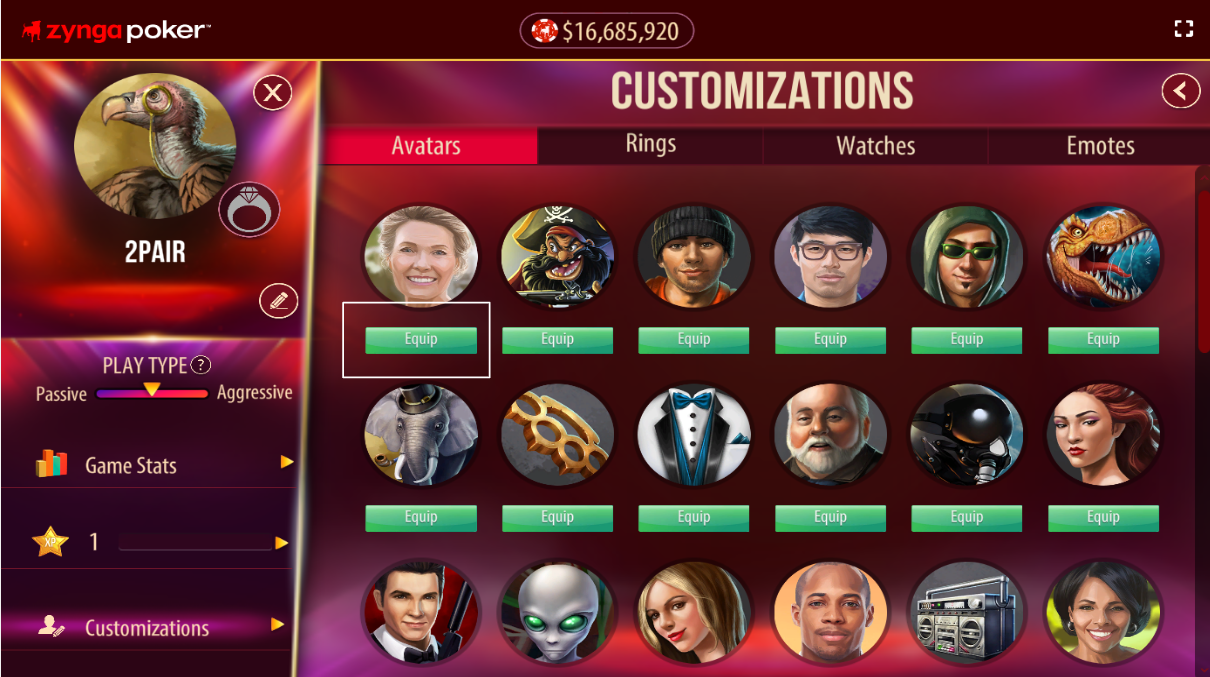Select the boombox avatar thumbnail

pyautogui.click(x=966, y=613)
